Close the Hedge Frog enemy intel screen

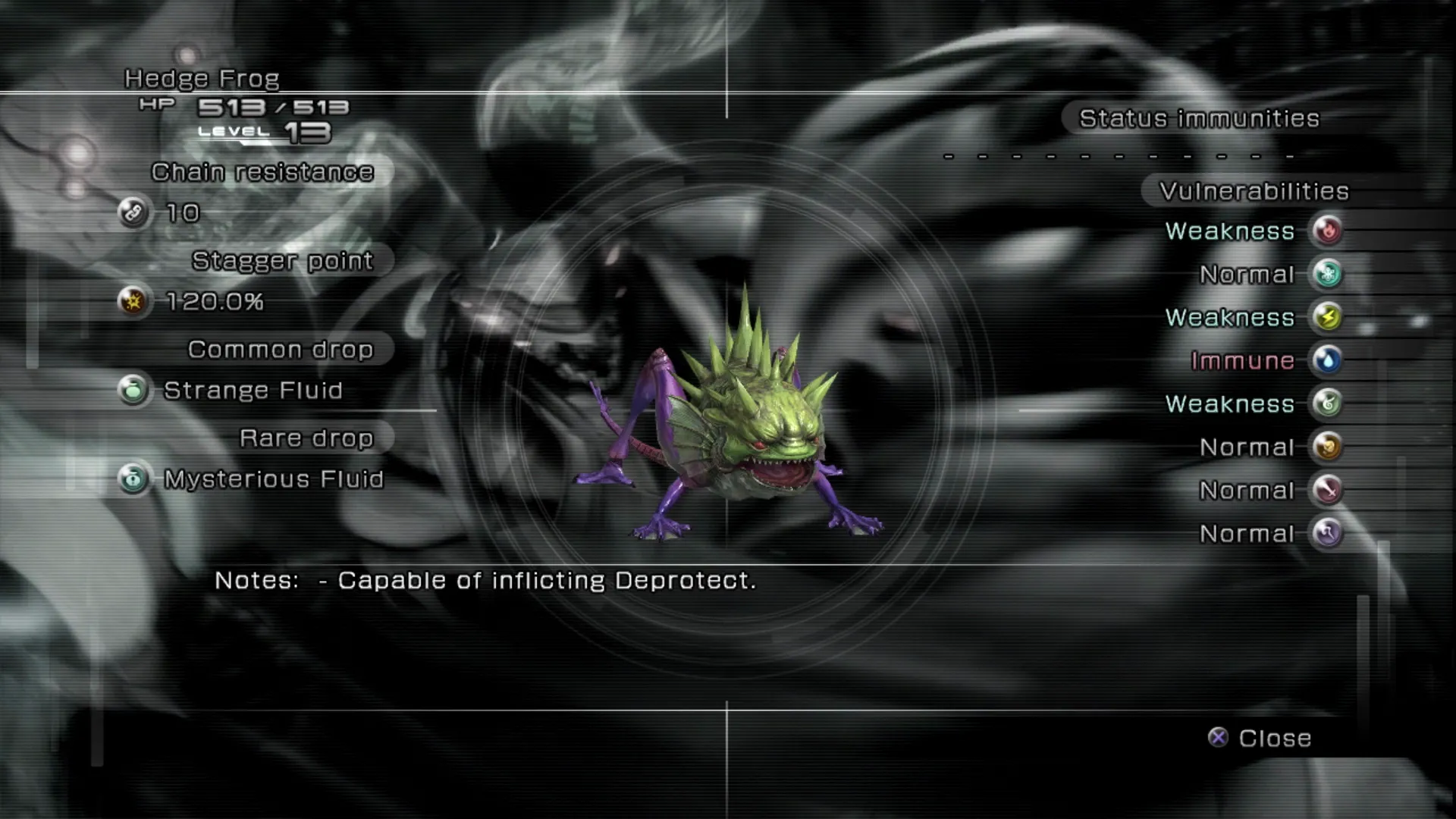(1260, 738)
